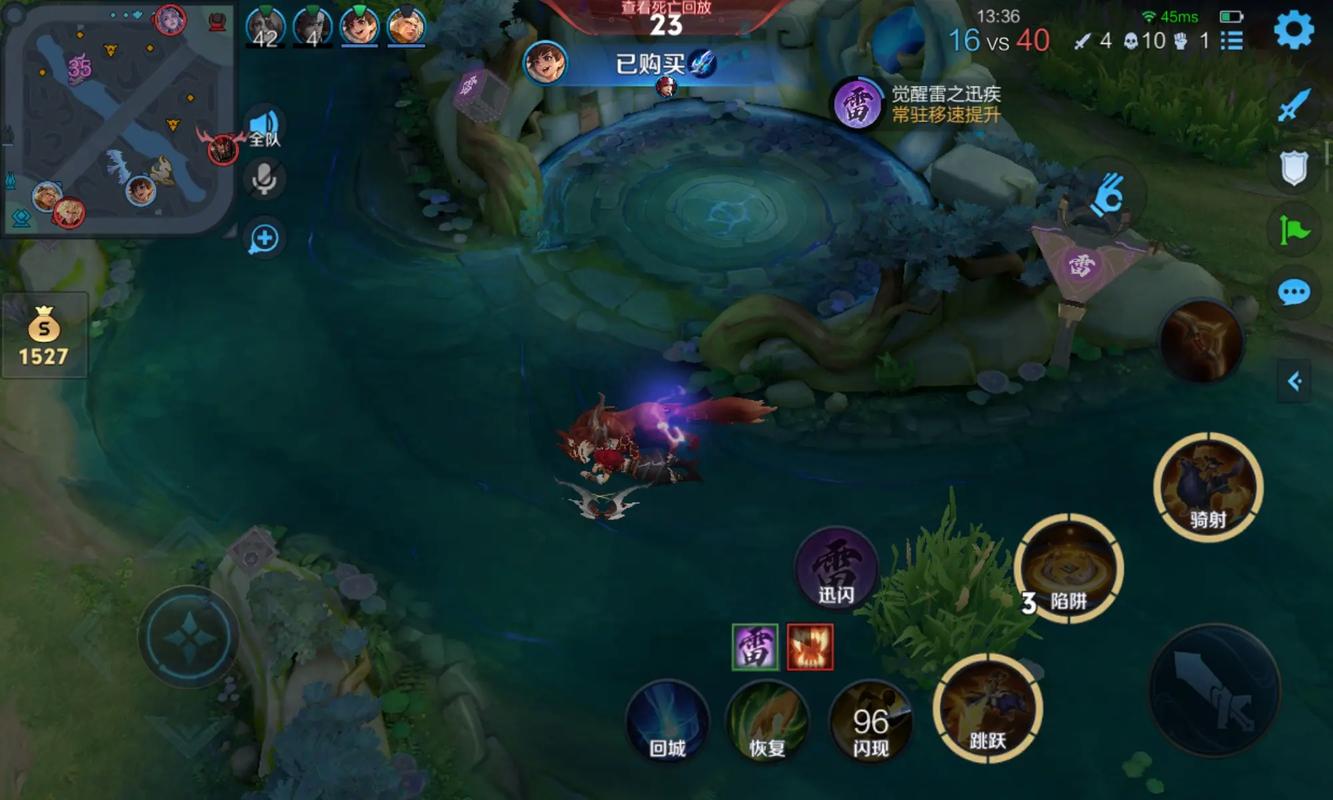Activate the 骑射 mounted-shot skill

(1208, 488)
